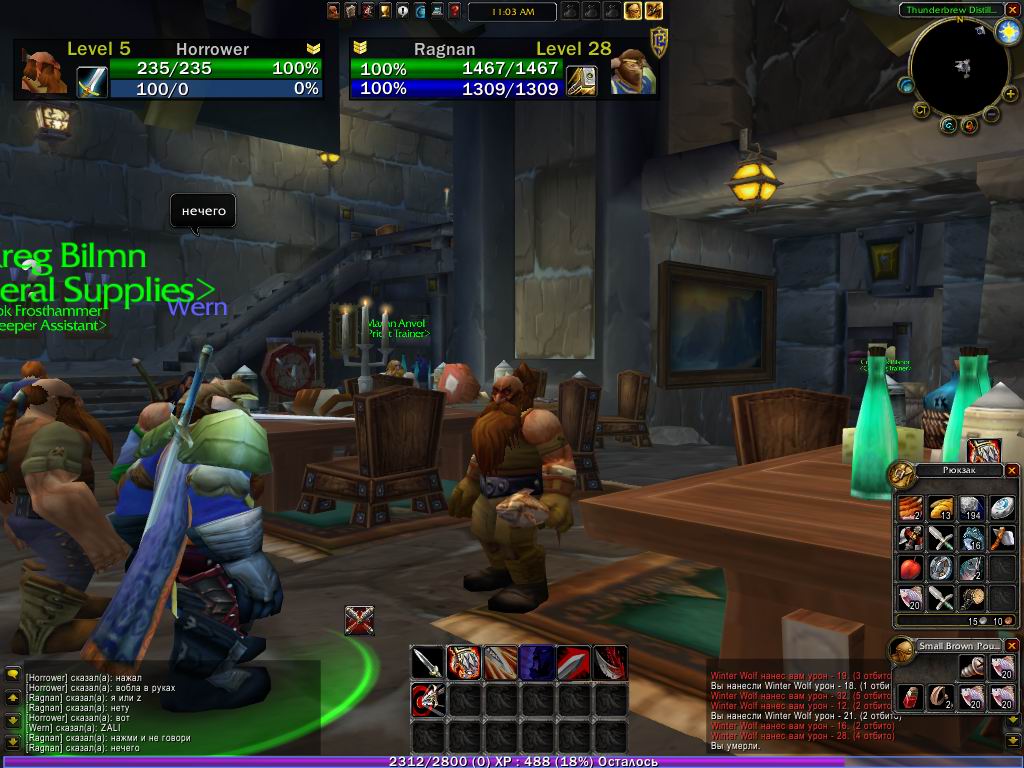Screen dimensions: 1024x768
Task: Use the red potion in the pouch
Action: pos(911,697)
